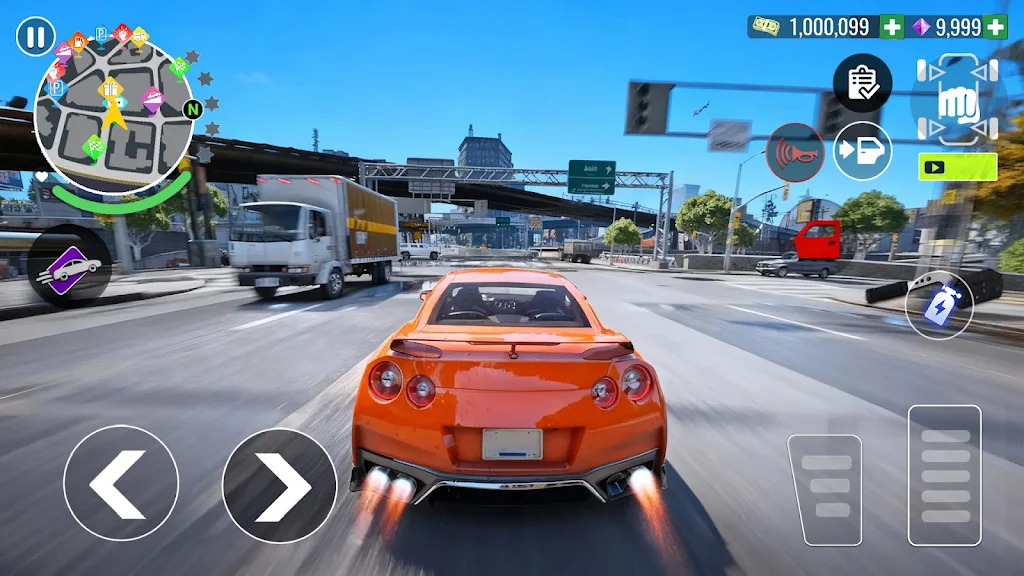The width and height of the screenshot is (1024, 576).
Task: Select the yellow gift marker on the minimap
Action: click(x=110, y=88)
